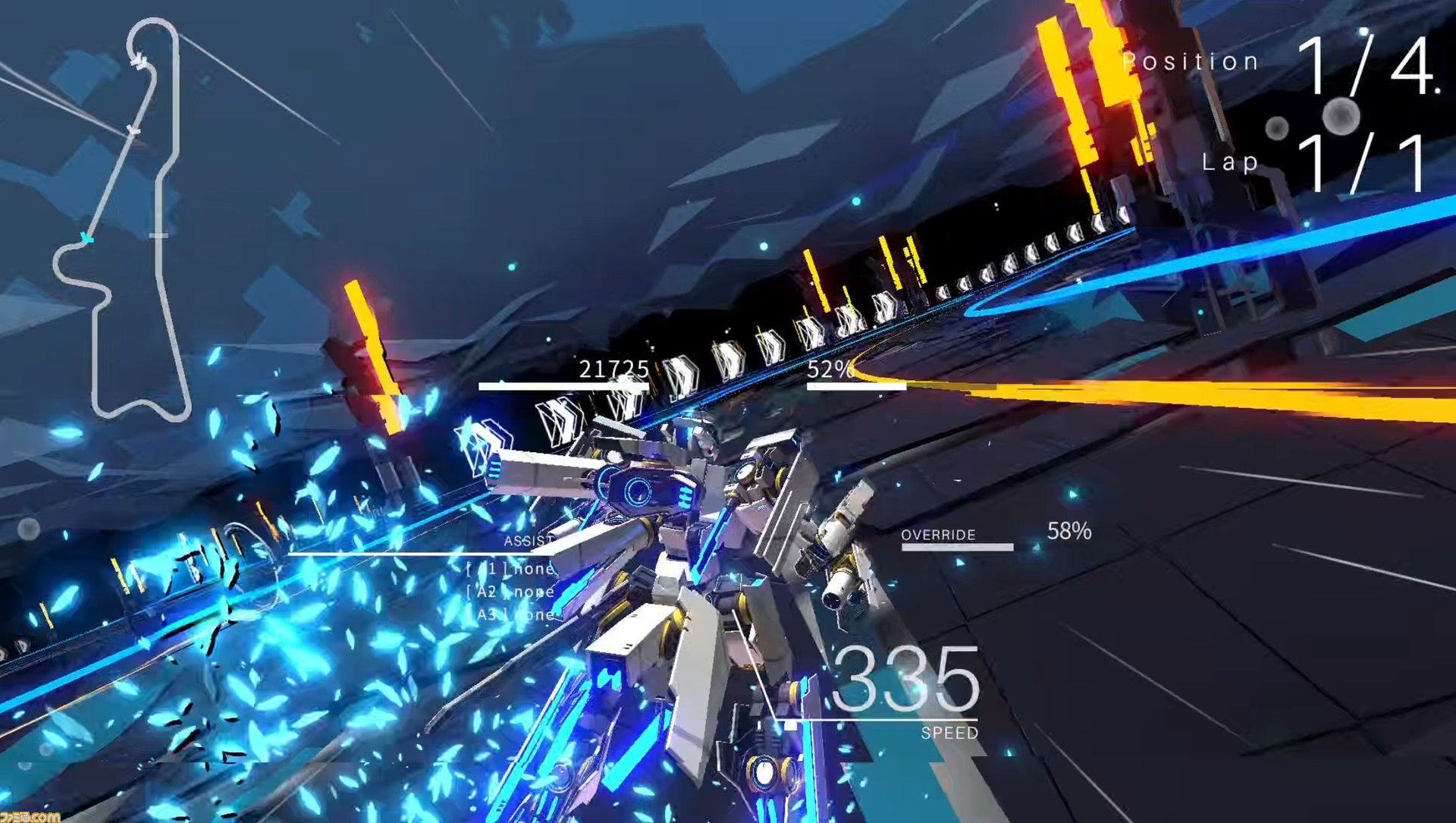The height and width of the screenshot is (823, 1456).
Task: Select the 58% OVERRIDE percentage readout
Action: click(1069, 532)
